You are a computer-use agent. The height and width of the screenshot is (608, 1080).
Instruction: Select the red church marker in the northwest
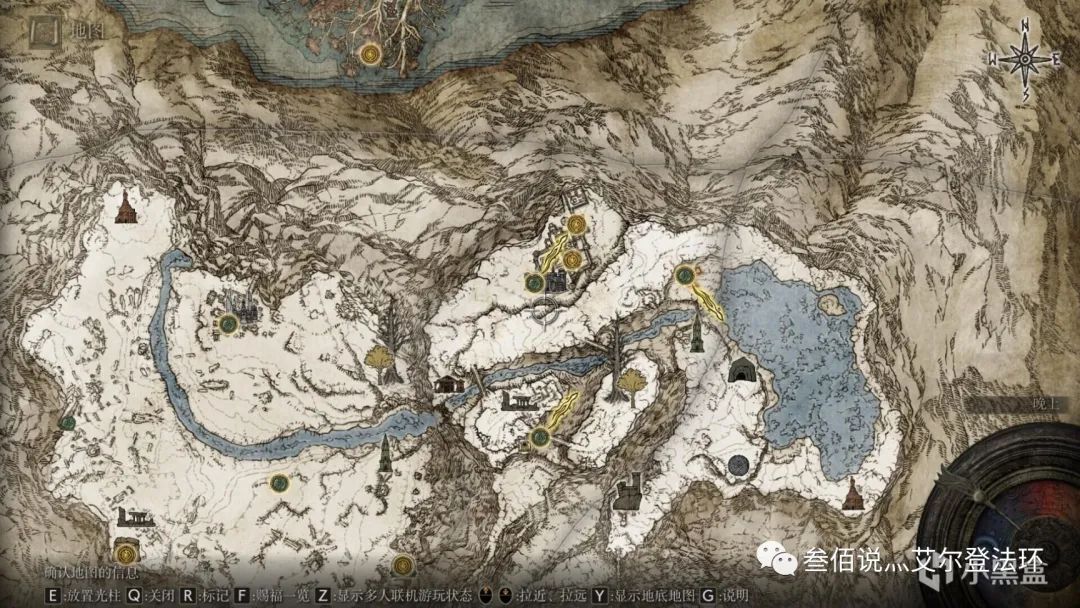click(127, 207)
